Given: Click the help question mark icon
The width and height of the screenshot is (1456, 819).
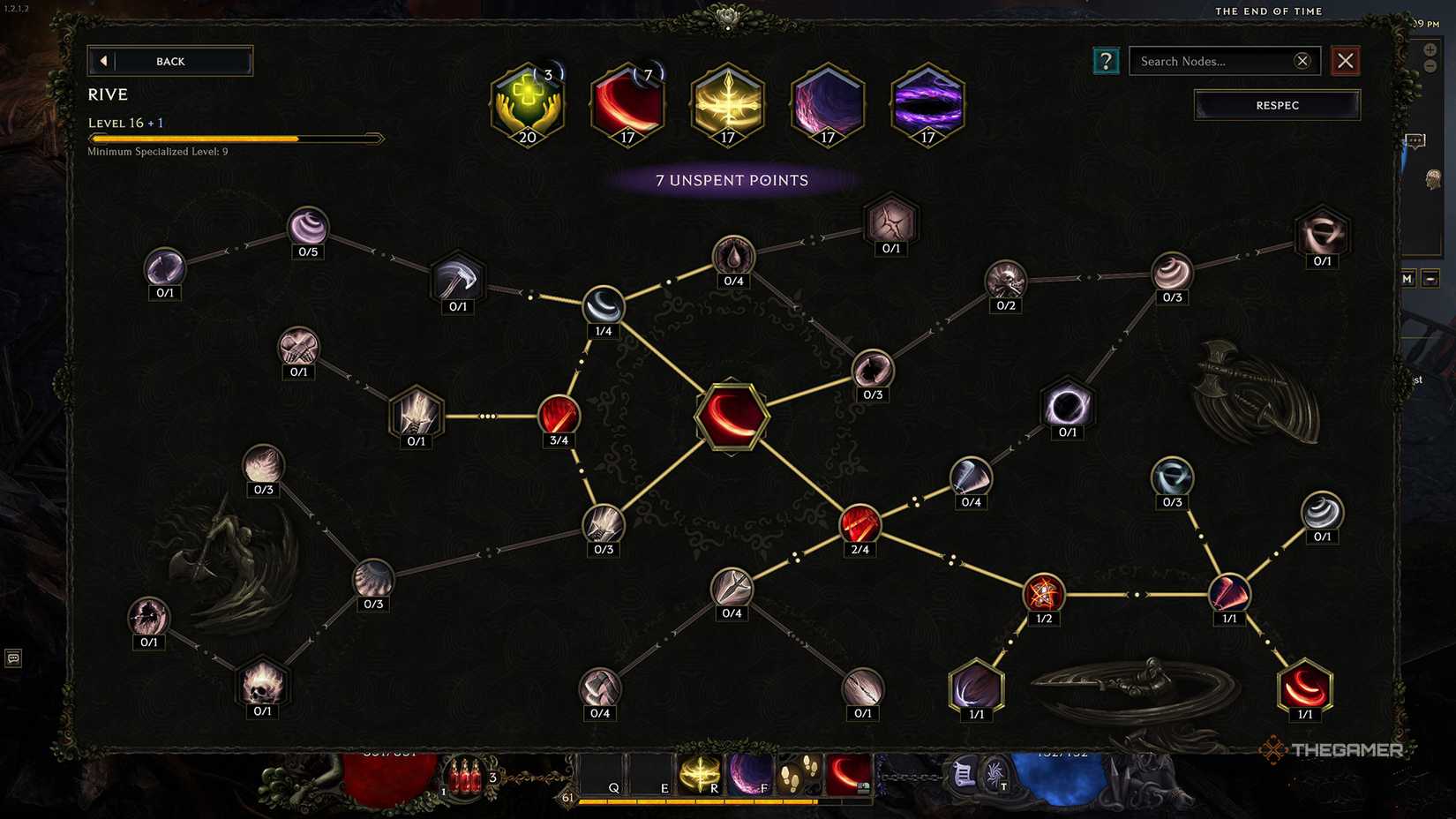Looking at the screenshot, I should (x=1107, y=61).
